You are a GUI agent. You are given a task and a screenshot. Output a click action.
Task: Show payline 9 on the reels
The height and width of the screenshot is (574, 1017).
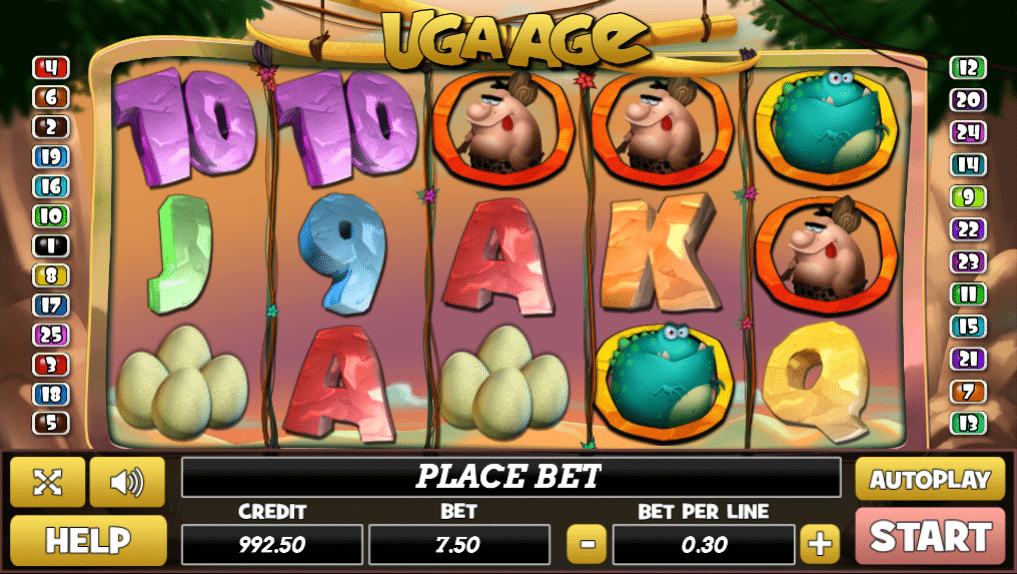(967, 197)
